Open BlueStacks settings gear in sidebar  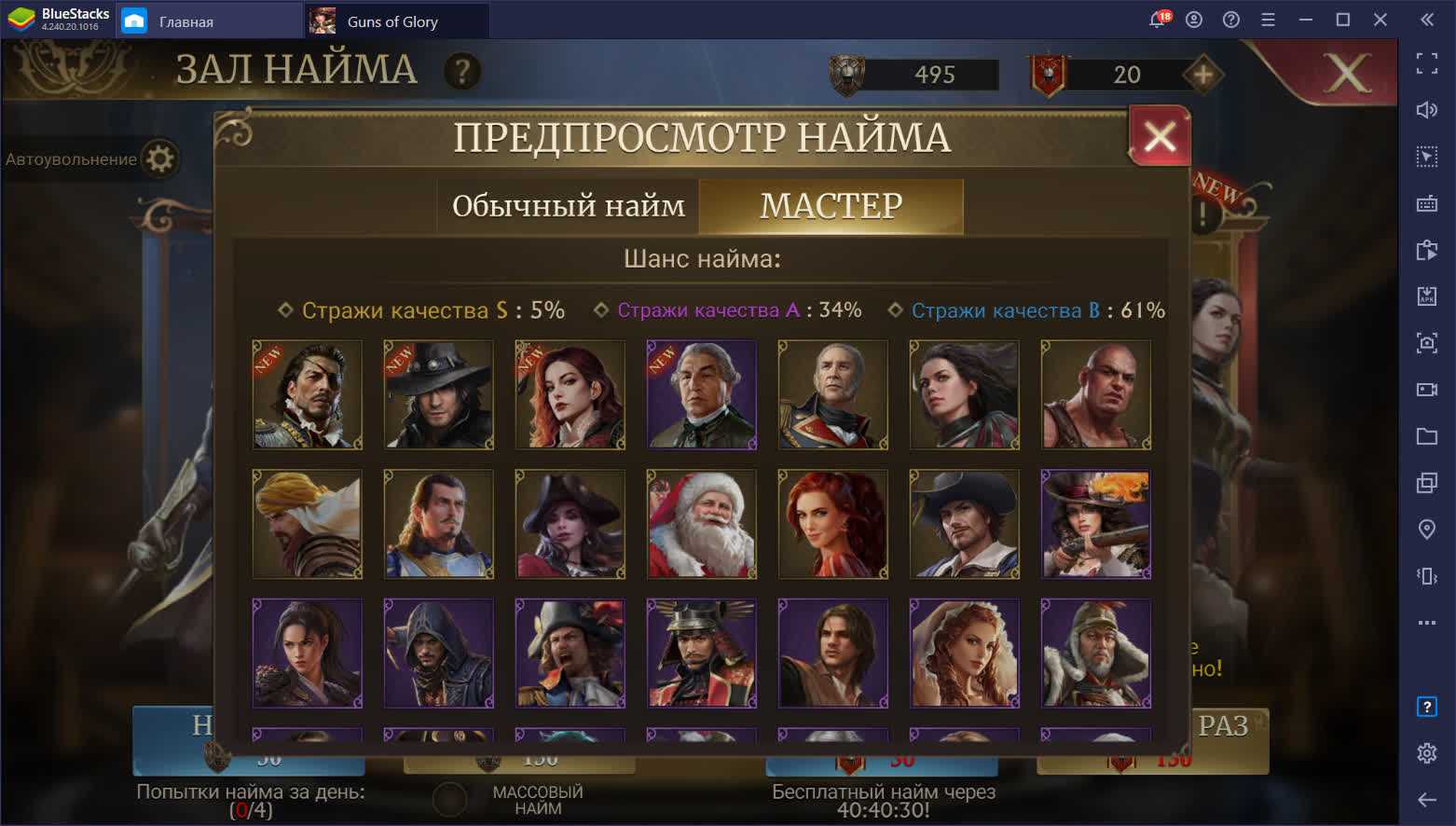click(x=1426, y=752)
